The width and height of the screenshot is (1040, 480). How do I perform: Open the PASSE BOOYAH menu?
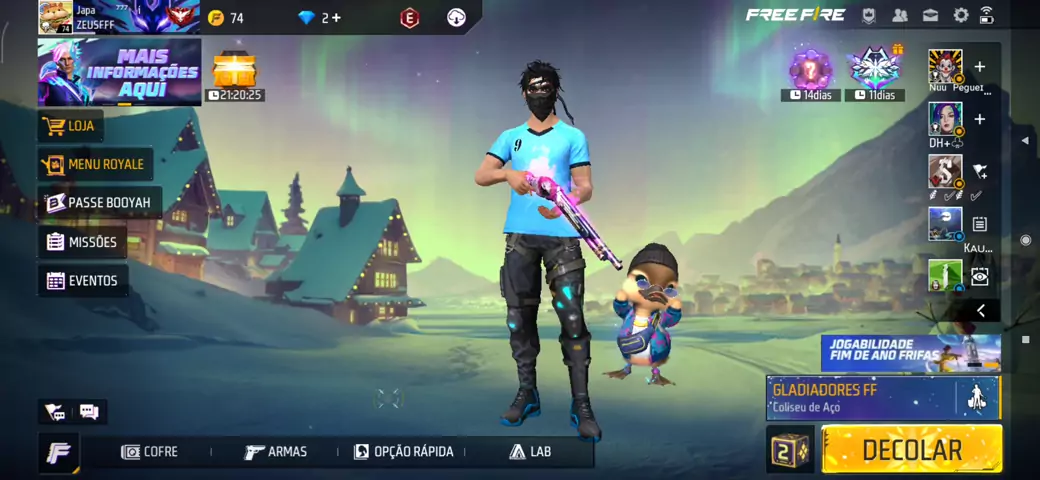[x=98, y=203]
